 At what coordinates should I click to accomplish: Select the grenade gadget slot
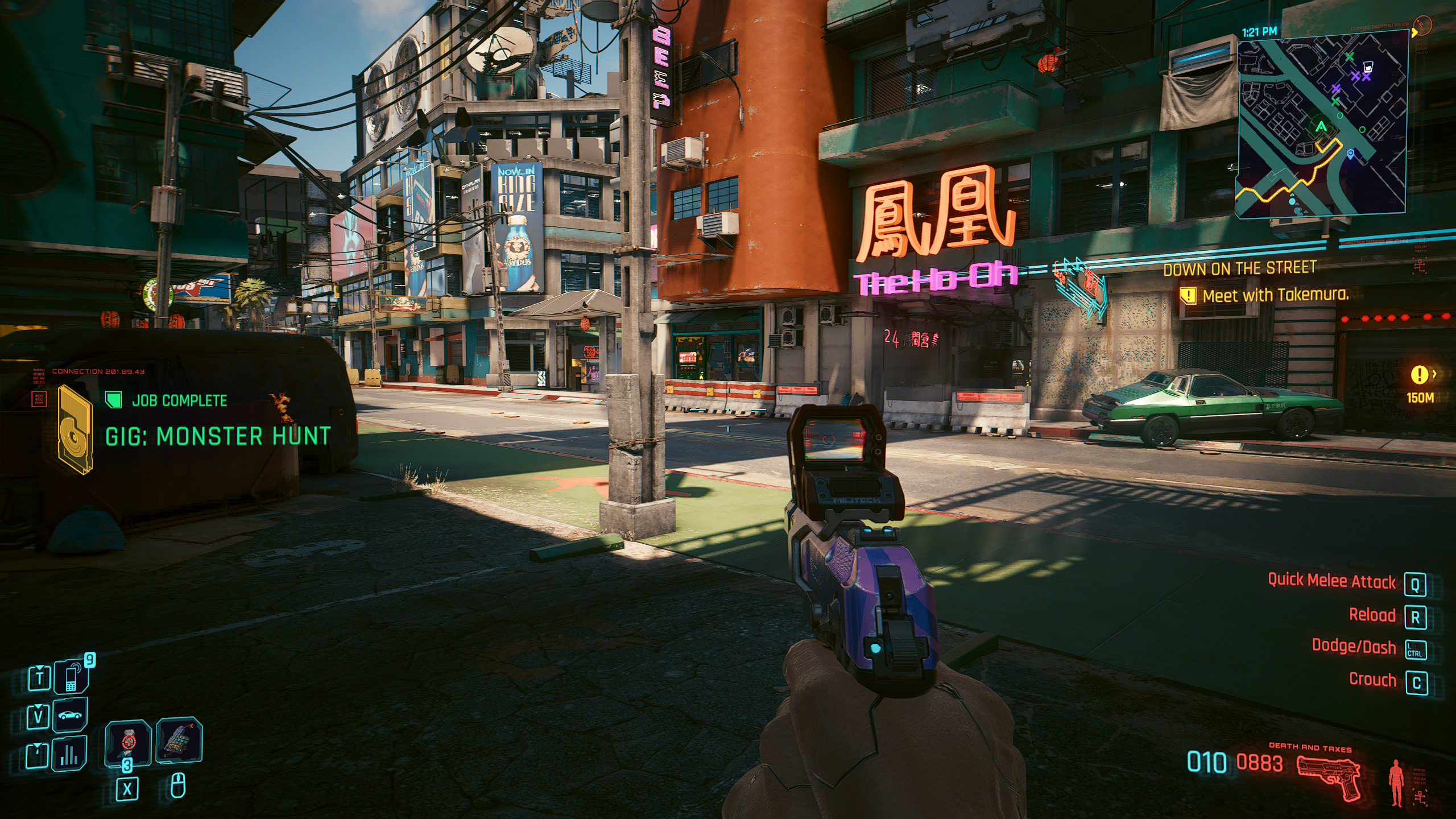coord(179,740)
